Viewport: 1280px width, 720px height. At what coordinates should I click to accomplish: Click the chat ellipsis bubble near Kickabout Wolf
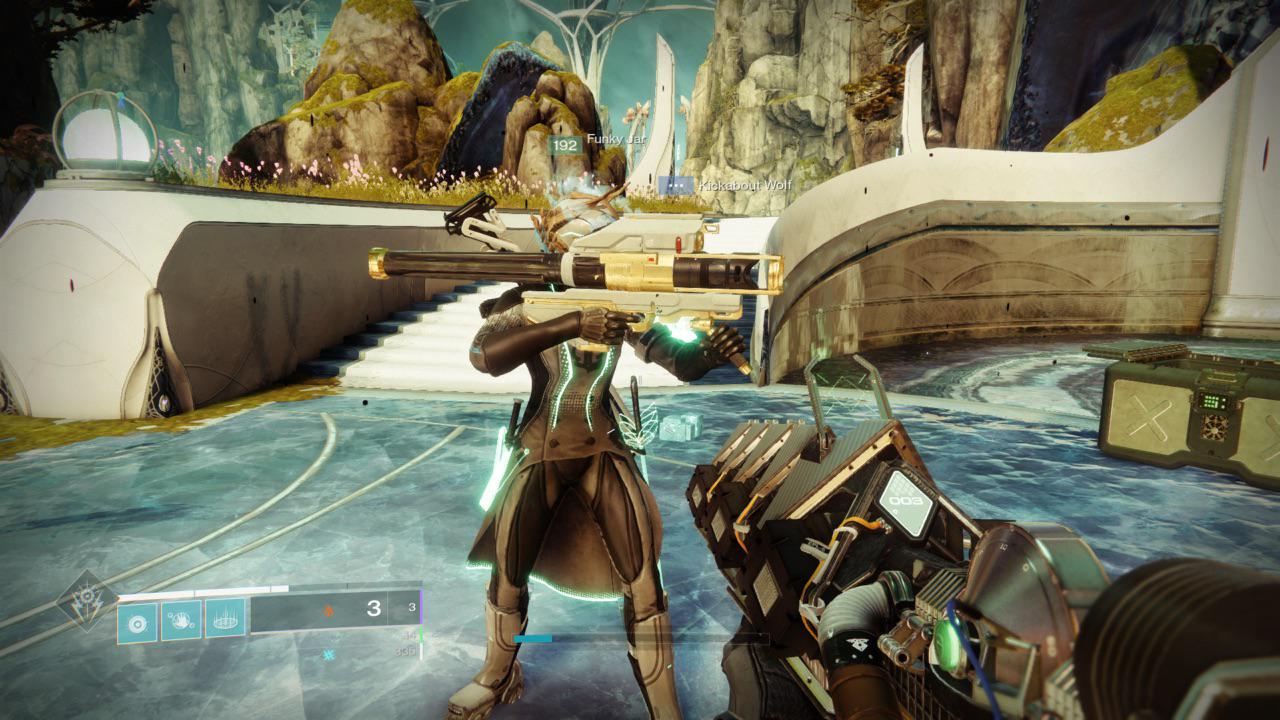(x=676, y=185)
